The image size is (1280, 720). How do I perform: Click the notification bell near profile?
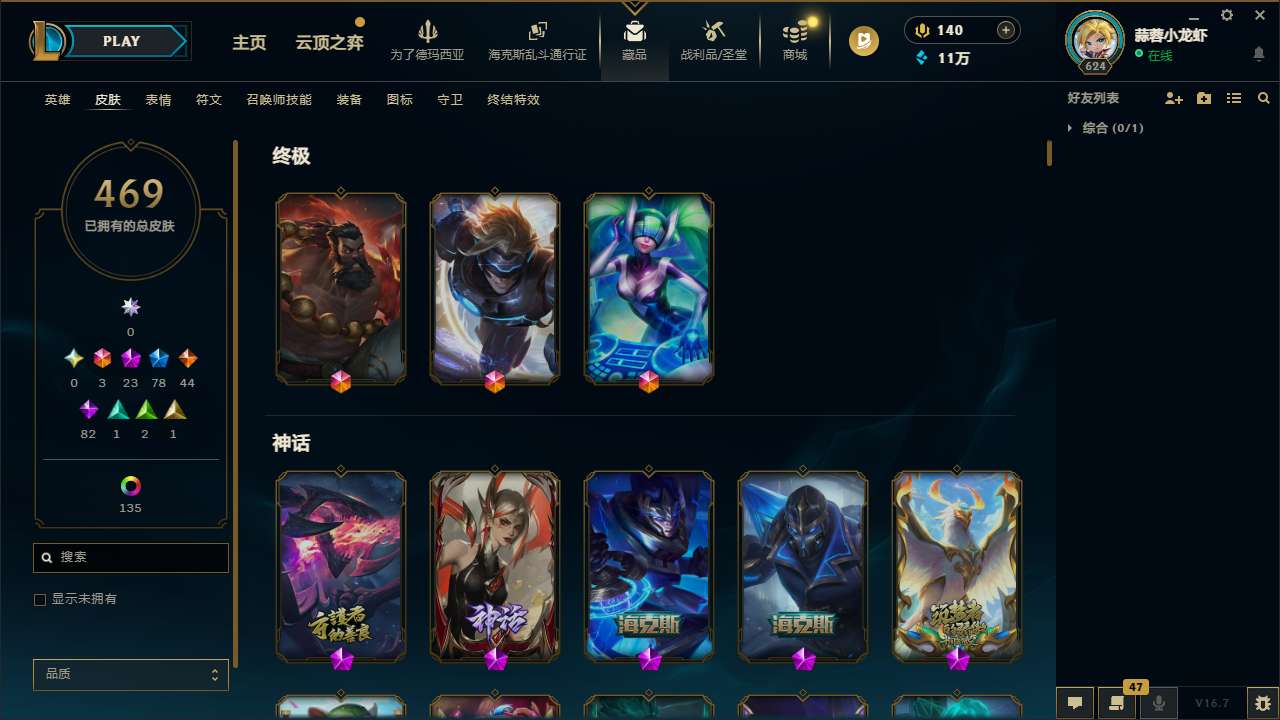[1259, 53]
